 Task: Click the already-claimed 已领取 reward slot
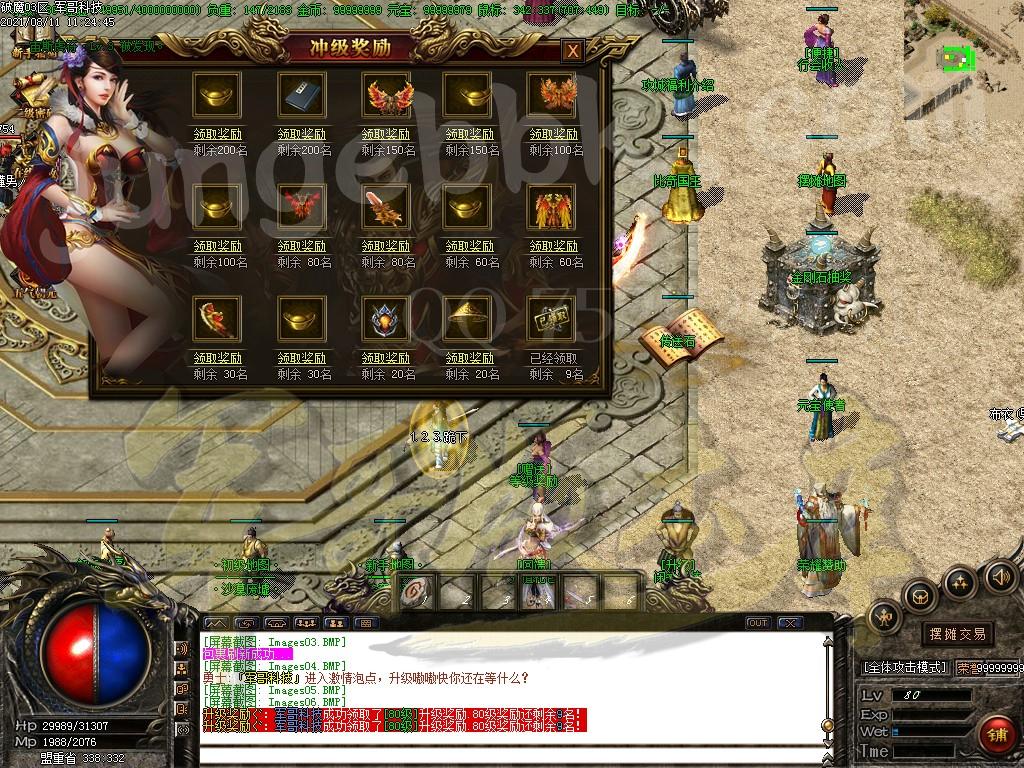click(x=551, y=317)
